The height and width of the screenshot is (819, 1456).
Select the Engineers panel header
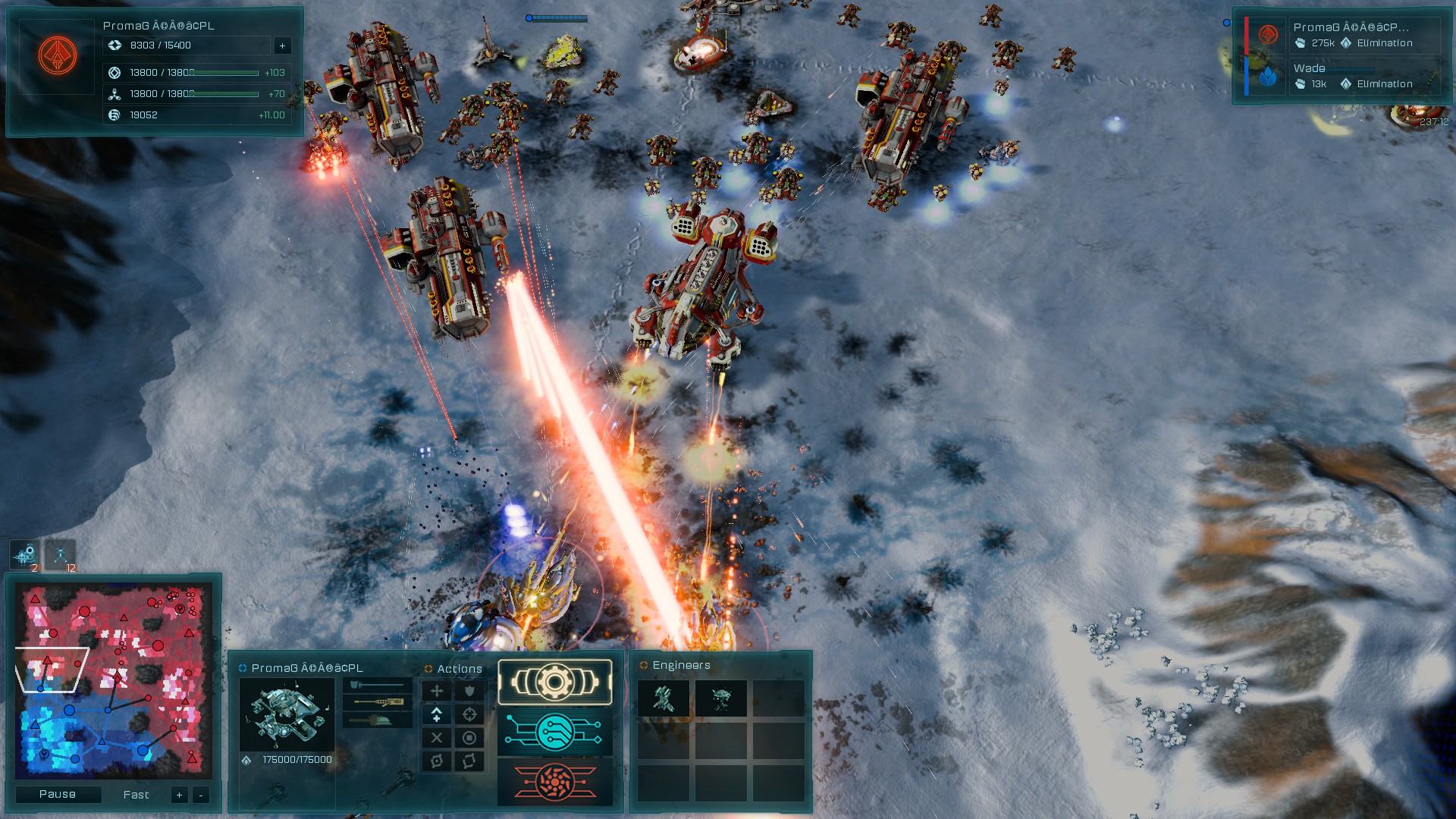681,664
